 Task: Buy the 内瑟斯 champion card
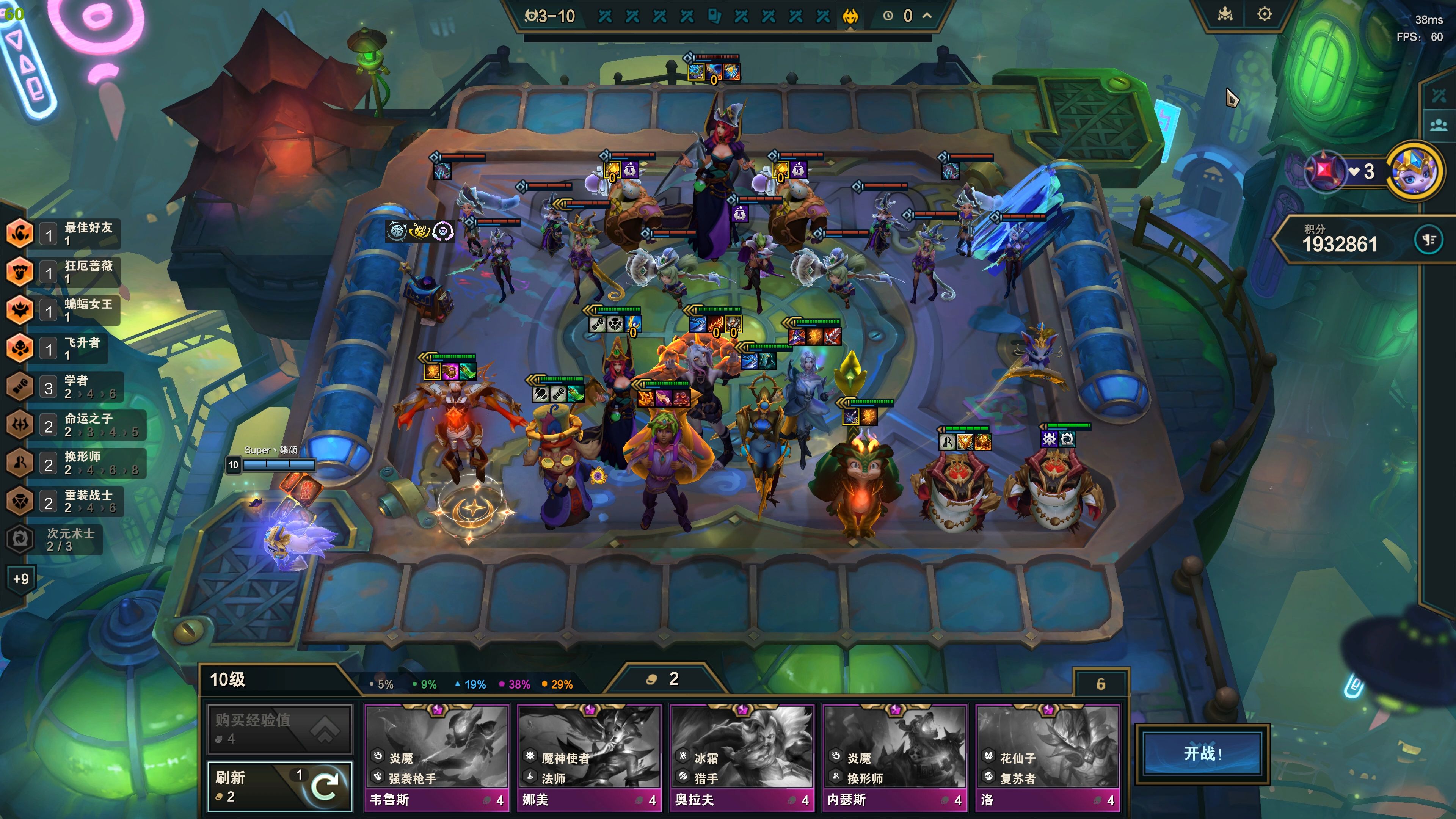(894, 758)
